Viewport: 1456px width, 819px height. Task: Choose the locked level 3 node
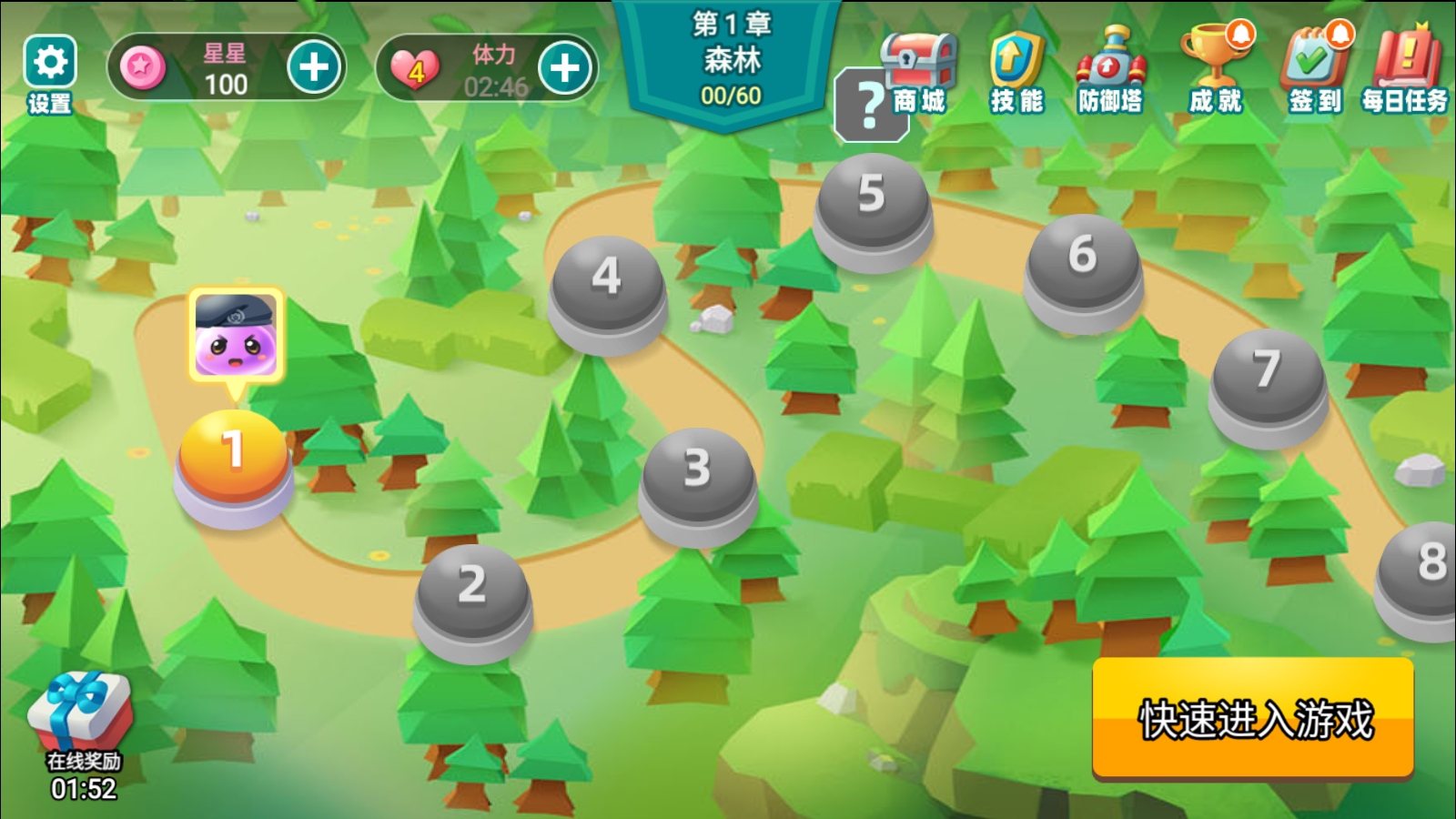coord(698,476)
